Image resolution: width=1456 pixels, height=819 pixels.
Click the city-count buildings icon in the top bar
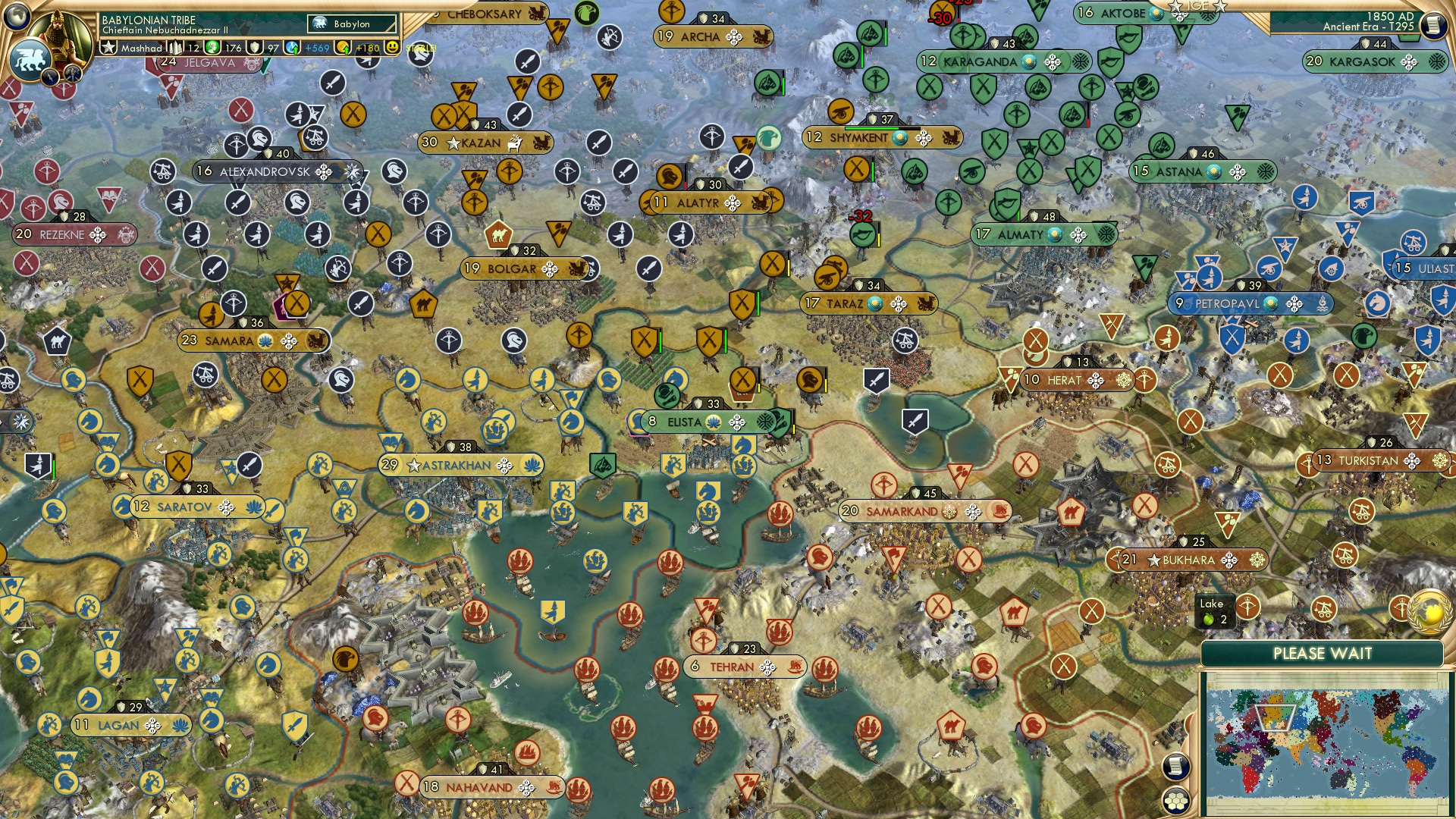(174, 47)
